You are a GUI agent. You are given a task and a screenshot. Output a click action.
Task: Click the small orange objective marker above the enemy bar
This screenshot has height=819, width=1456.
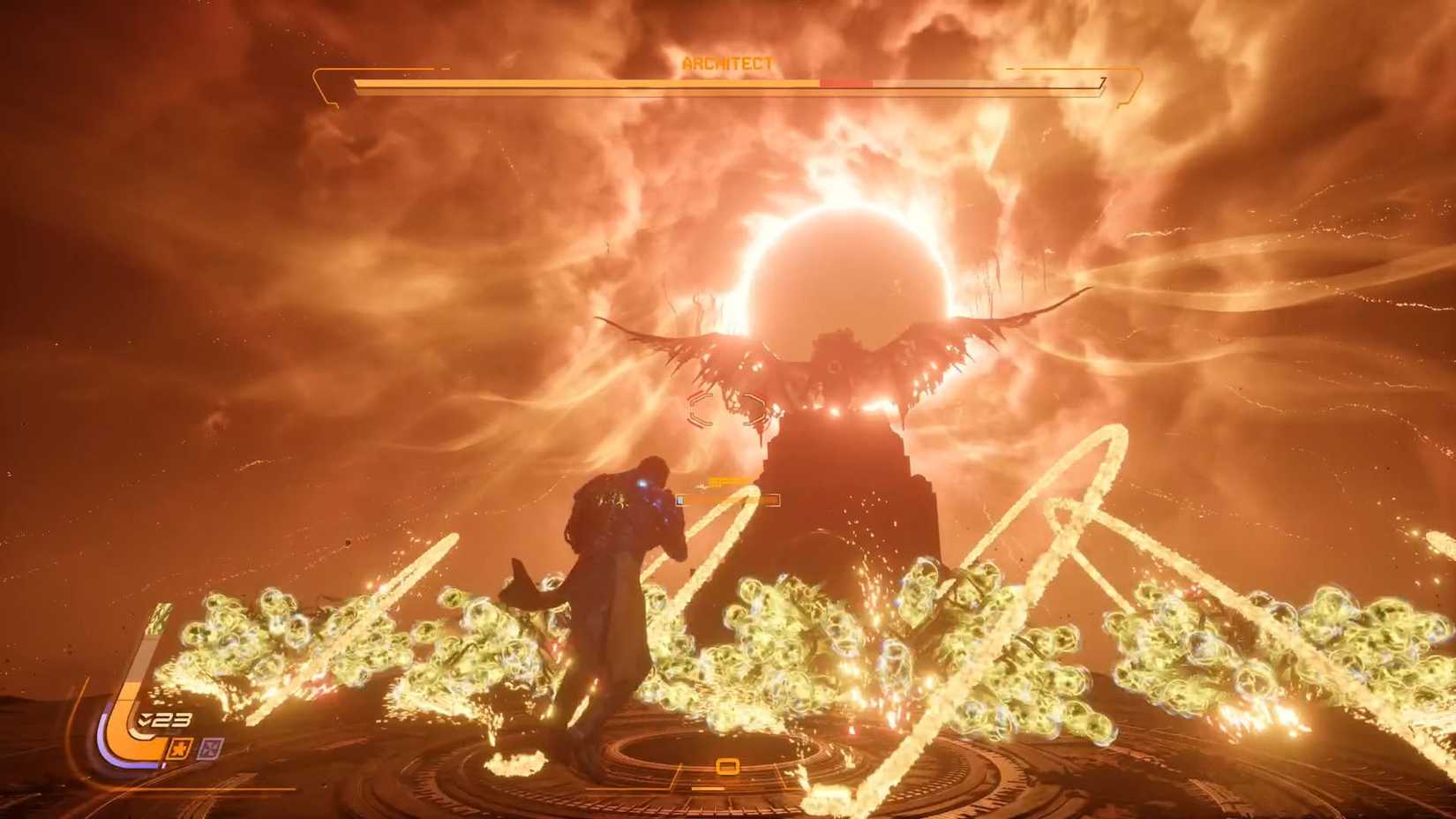pos(728,480)
